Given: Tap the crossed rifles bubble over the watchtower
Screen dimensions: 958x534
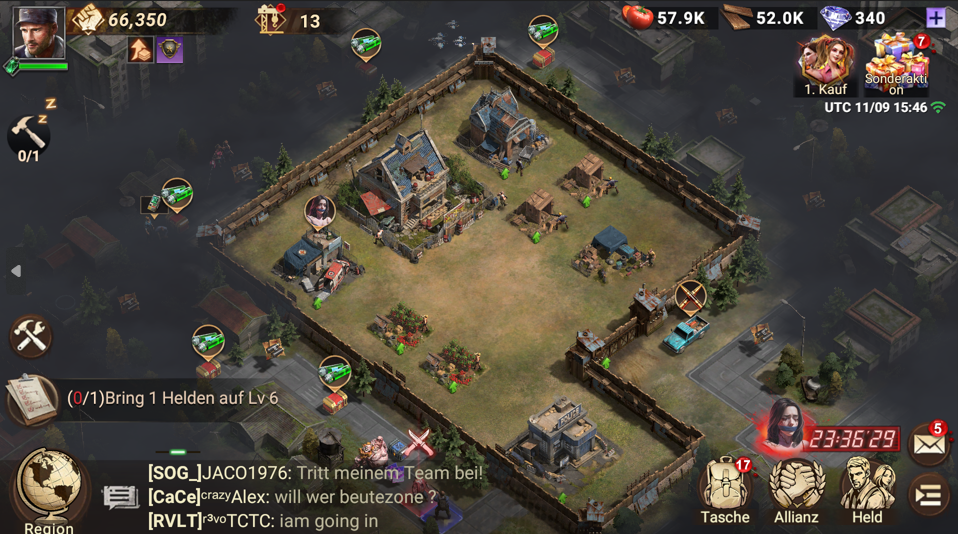Looking at the screenshot, I should pyautogui.click(x=690, y=295).
